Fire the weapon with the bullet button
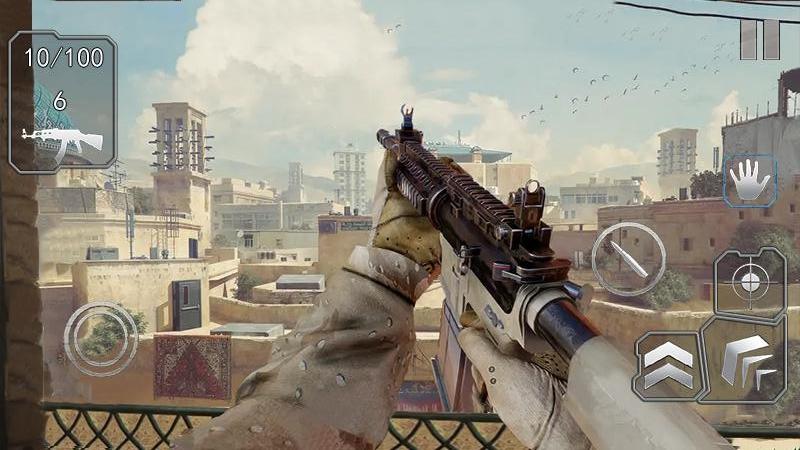This screenshot has width=800, height=450. click(628, 259)
